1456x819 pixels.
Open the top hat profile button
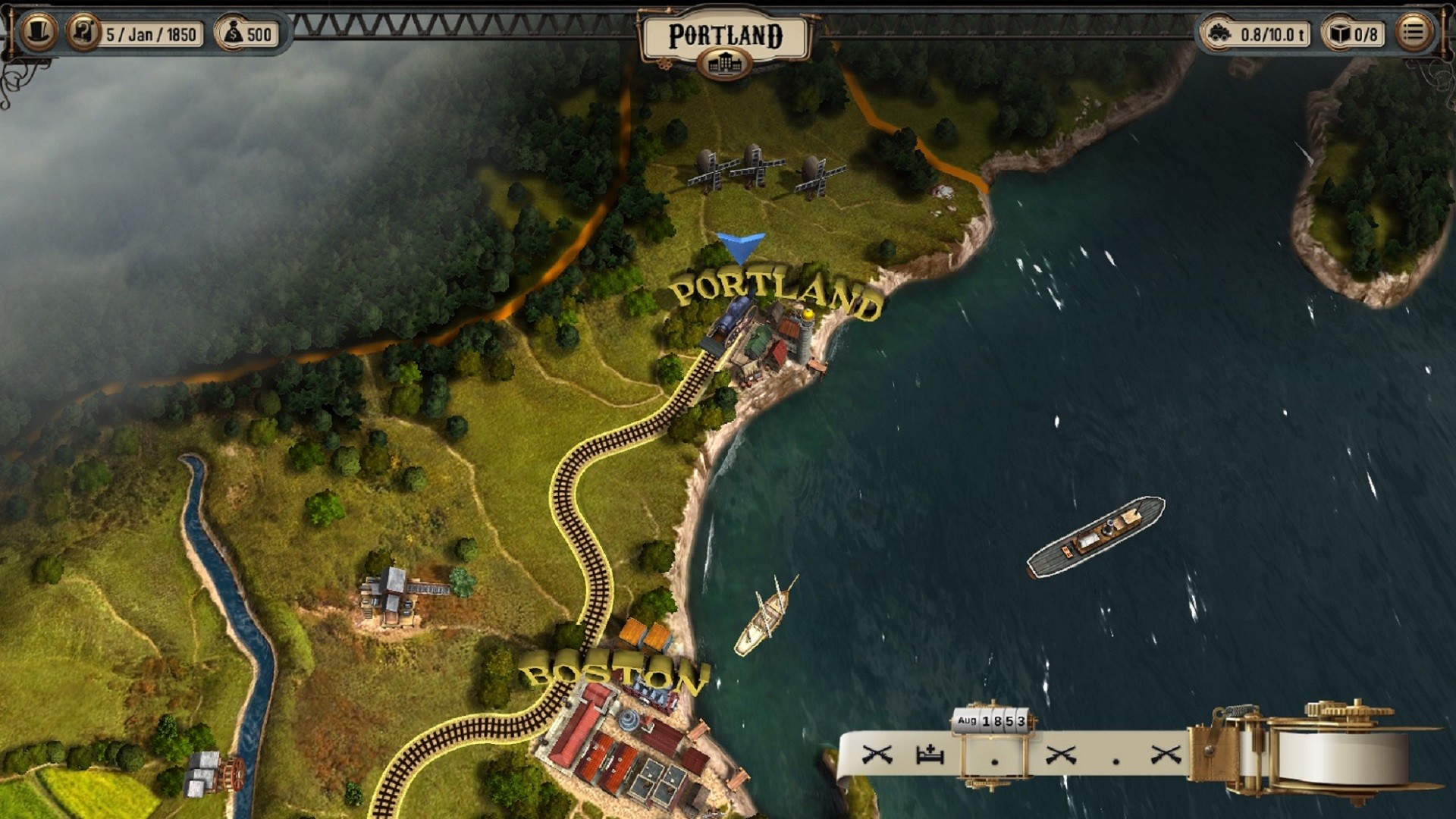tap(38, 33)
